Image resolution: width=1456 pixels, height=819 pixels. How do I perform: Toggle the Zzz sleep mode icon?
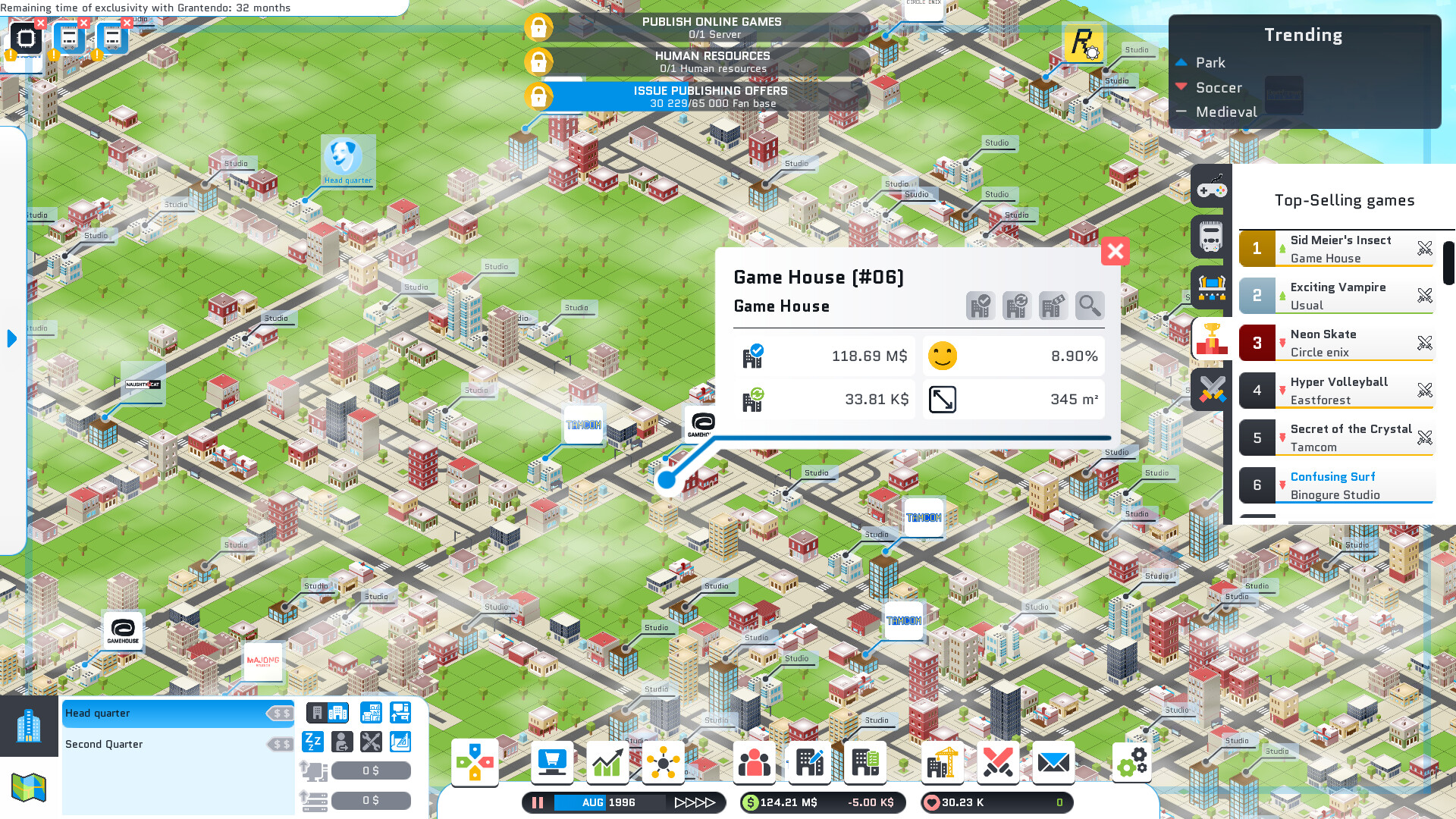pyautogui.click(x=312, y=742)
